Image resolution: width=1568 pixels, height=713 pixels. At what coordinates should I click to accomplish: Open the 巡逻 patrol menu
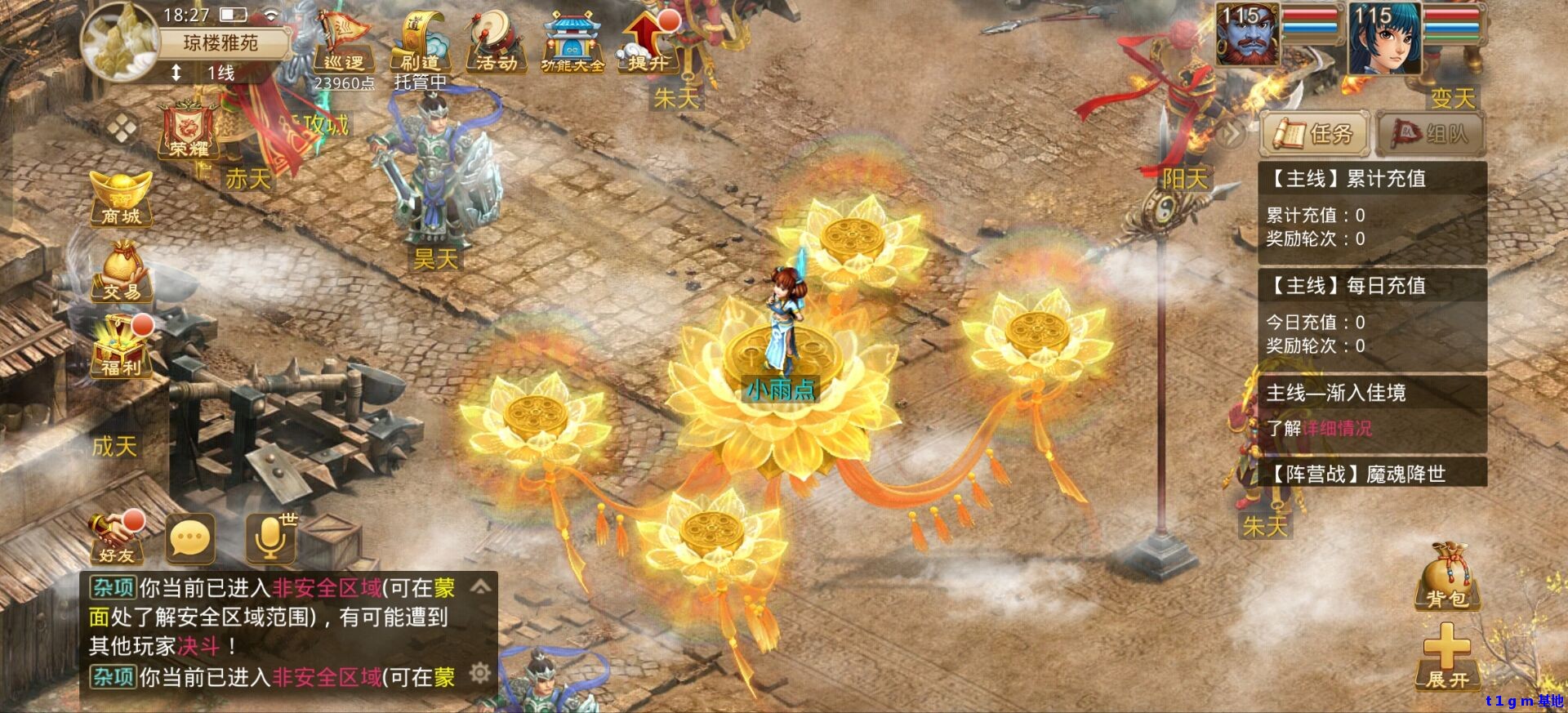coord(344,46)
